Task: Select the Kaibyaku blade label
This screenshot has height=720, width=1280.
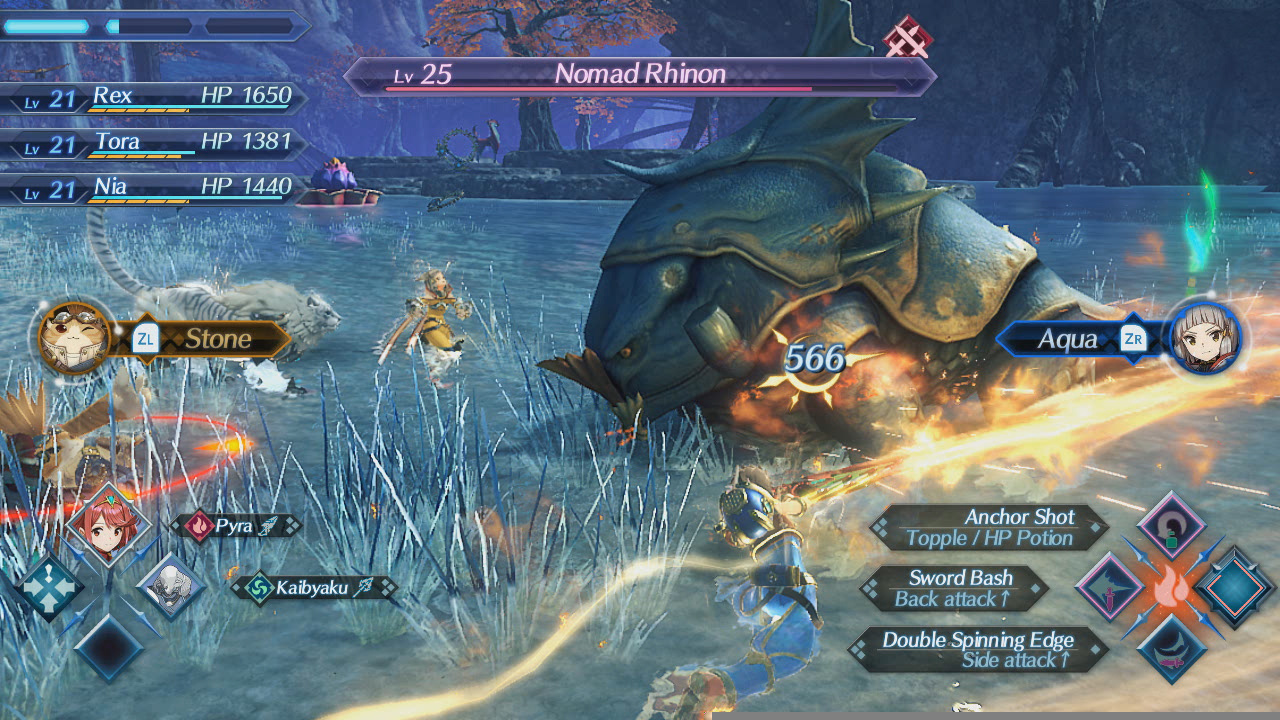Action: (x=312, y=588)
